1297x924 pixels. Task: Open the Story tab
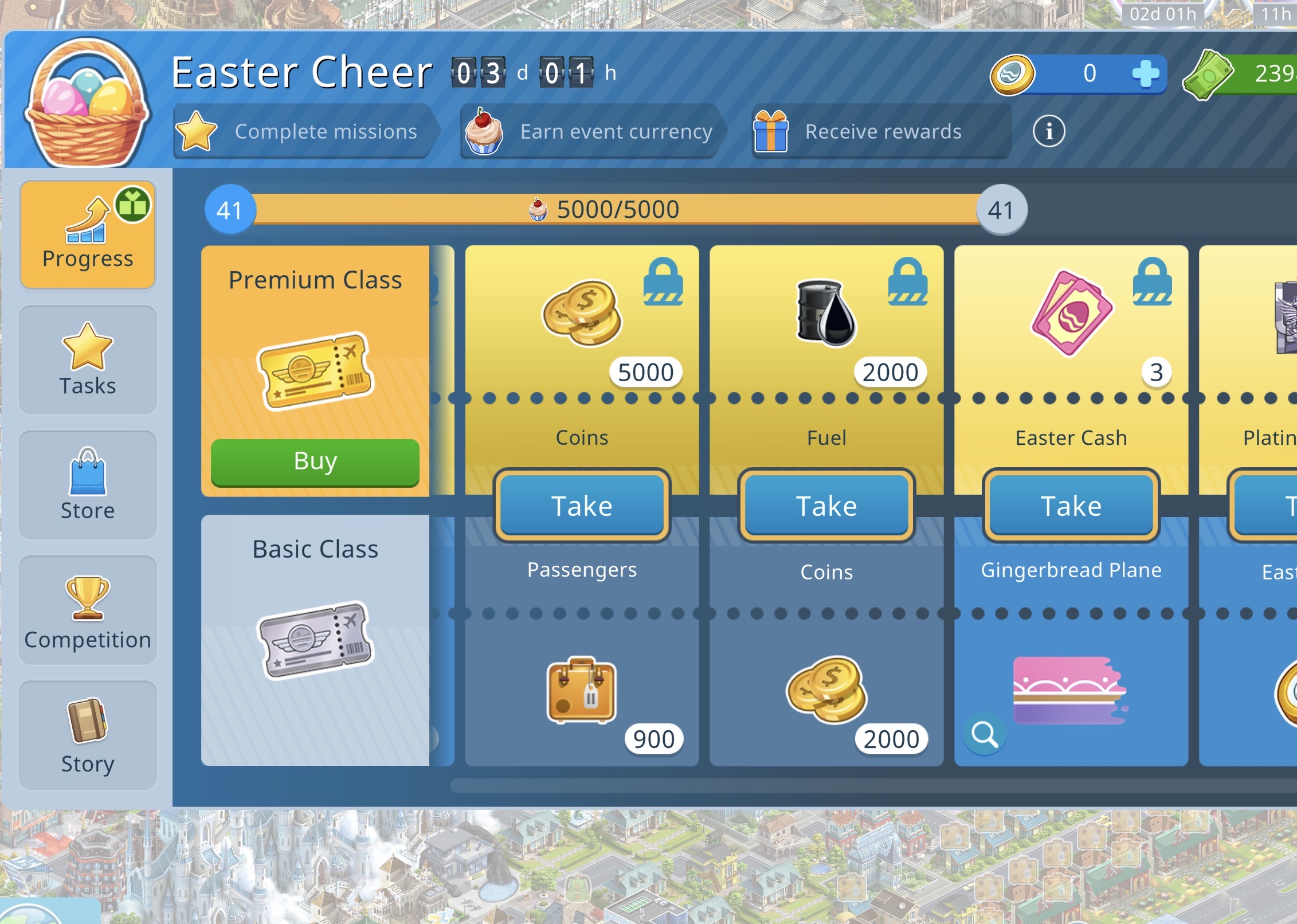(x=88, y=735)
